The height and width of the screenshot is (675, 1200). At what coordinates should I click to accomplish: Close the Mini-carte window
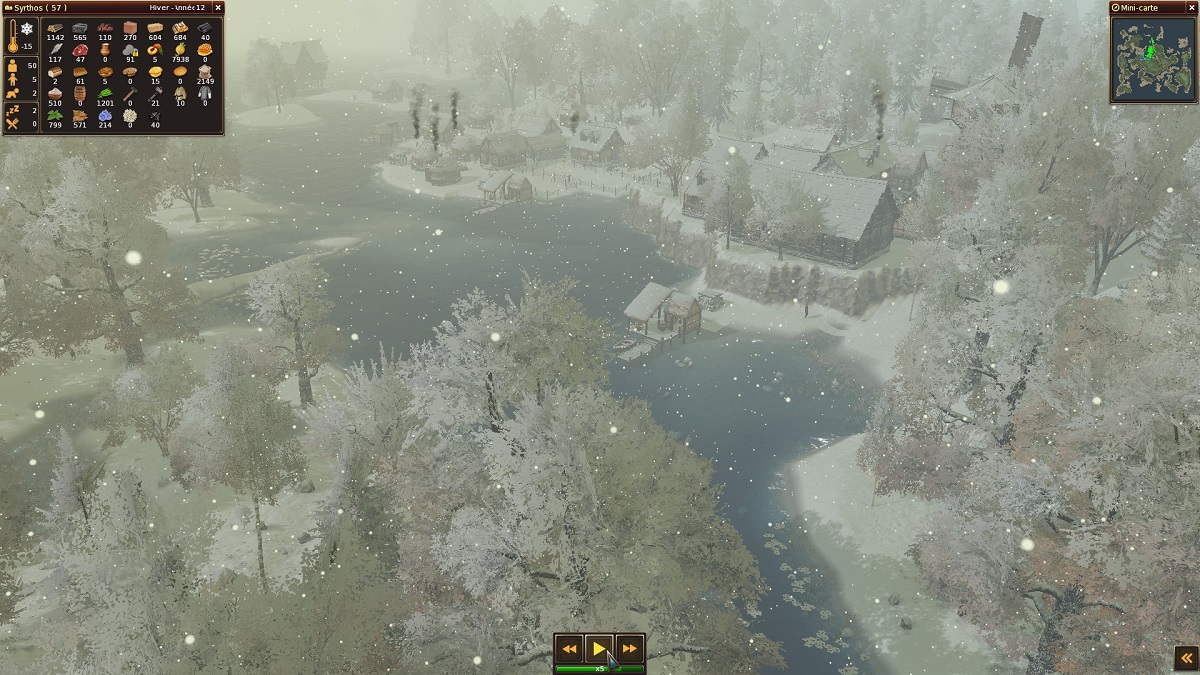pos(1194,8)
